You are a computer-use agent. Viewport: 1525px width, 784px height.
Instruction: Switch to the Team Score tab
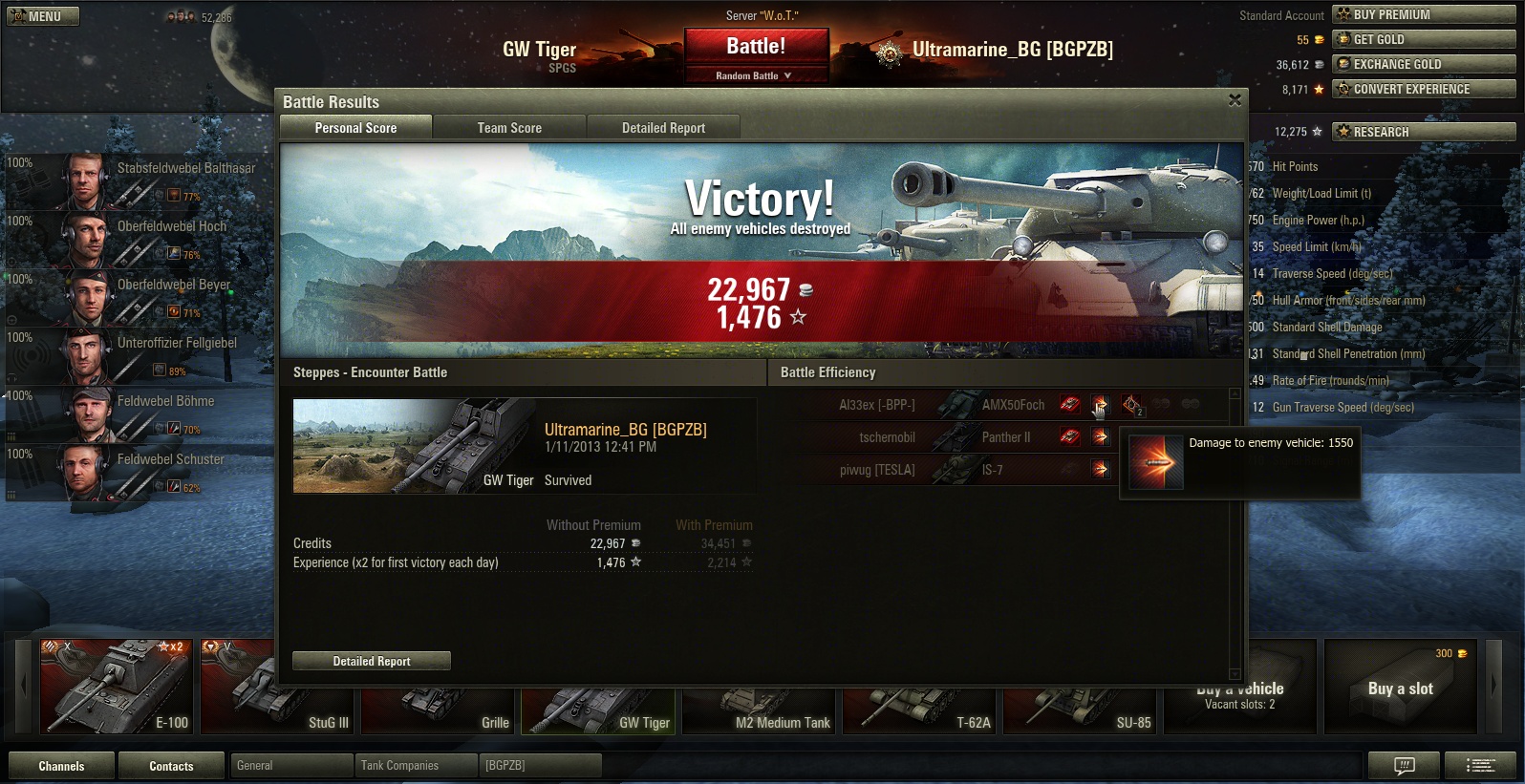509,128
